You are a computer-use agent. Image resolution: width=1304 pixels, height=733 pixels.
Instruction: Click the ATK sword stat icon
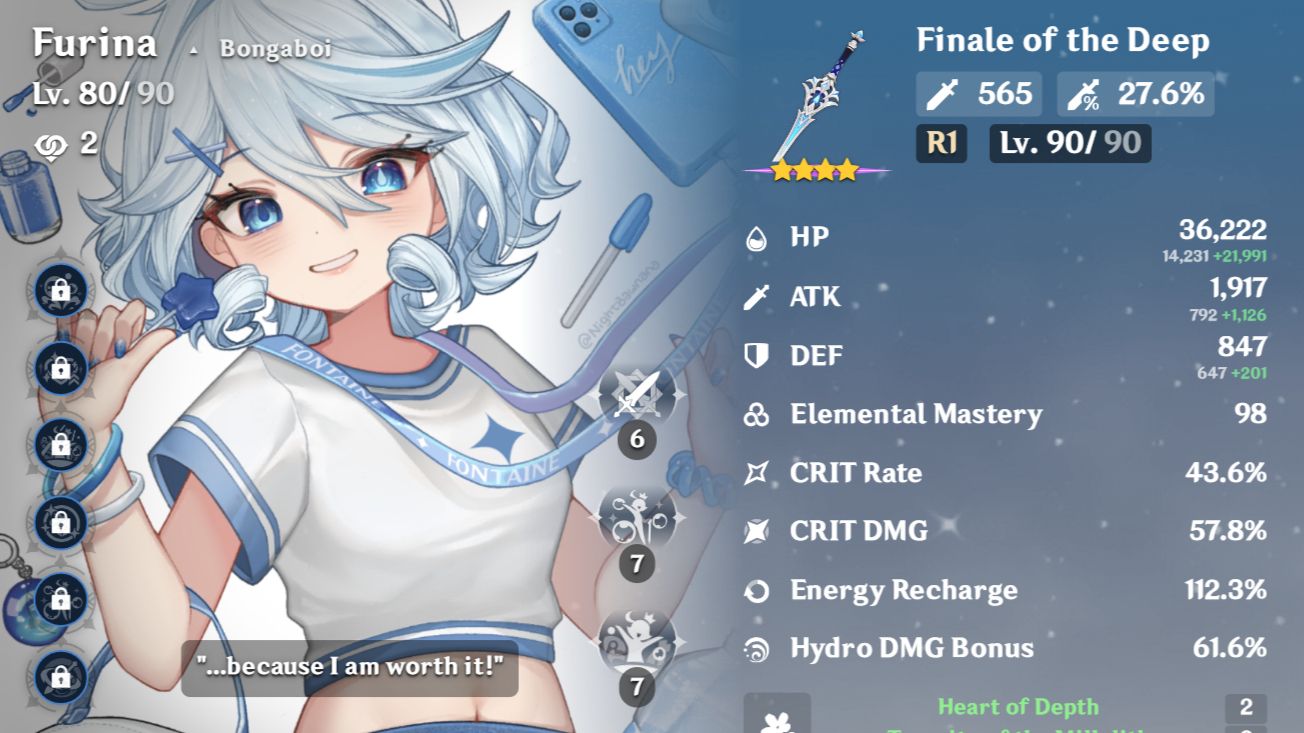coord(758,296)
